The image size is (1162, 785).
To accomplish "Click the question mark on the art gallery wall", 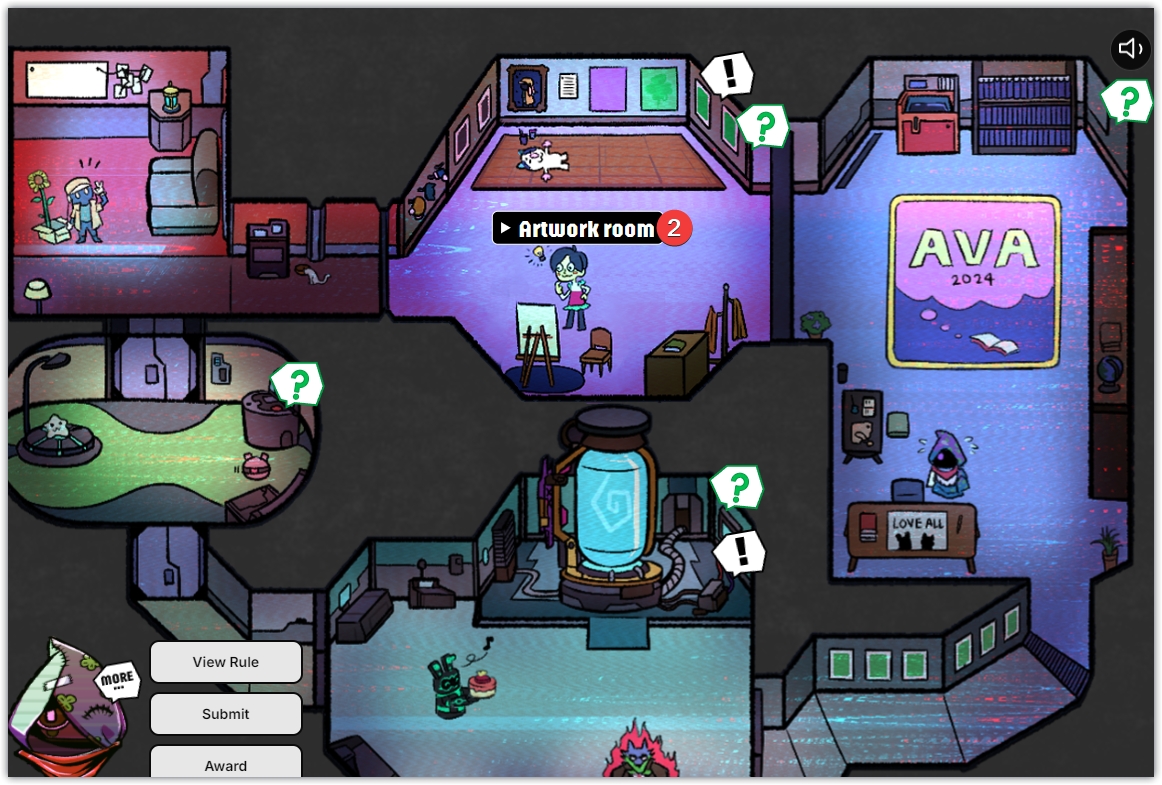I will (765, 126).
